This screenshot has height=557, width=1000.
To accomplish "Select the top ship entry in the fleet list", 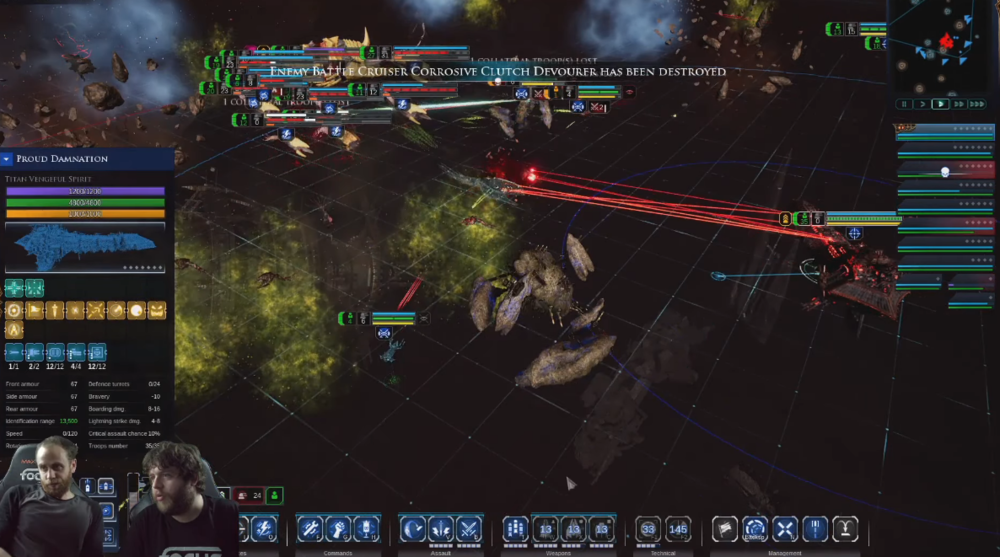I will [945, 131].
